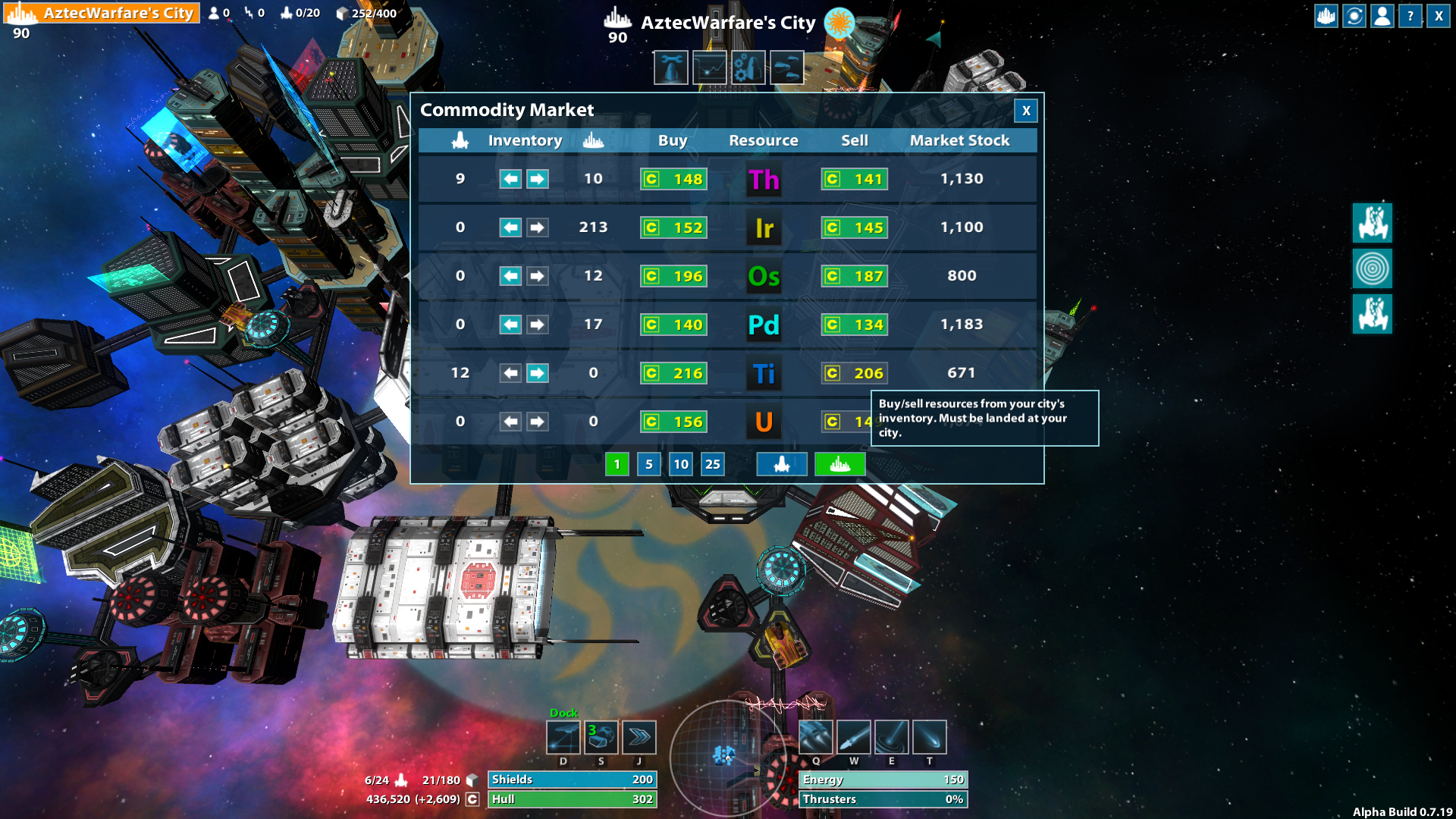Sell Palladium for 134 credits
Viewport: 1456px width, 819px height.
pyautogui.click(x=854, y=324)
